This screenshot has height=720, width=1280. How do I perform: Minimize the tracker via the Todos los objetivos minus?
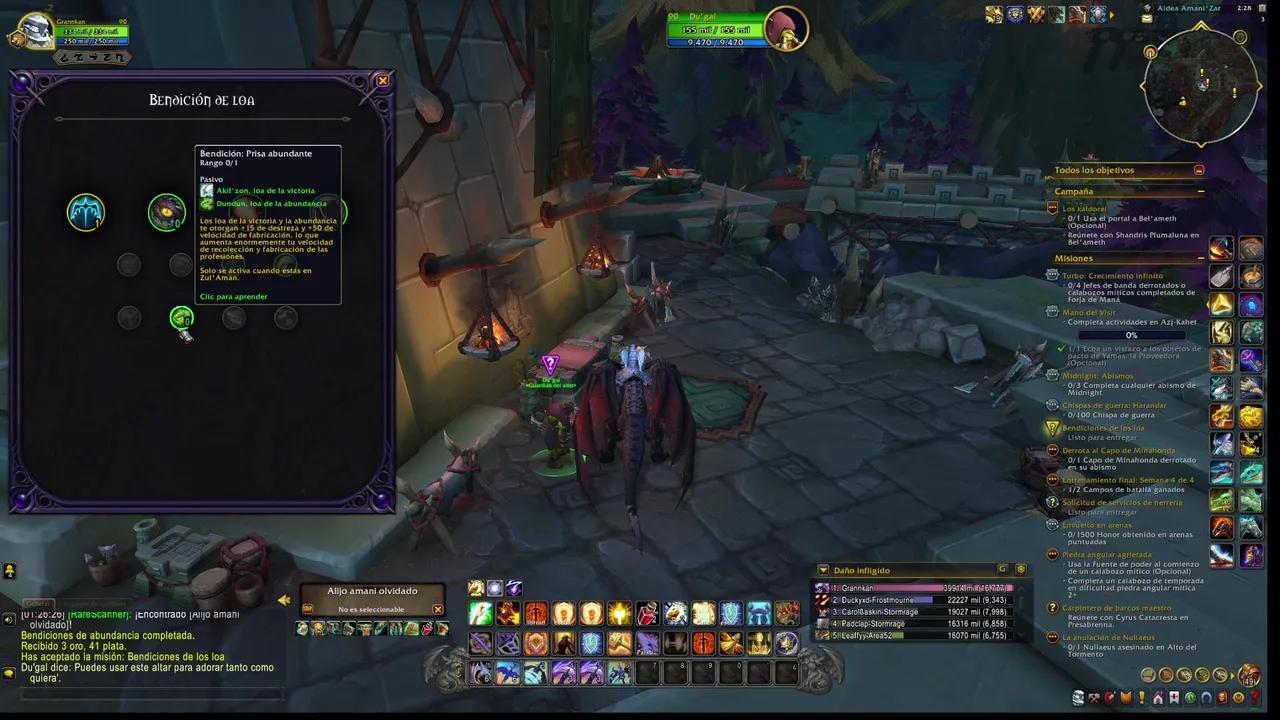click(x=1199, y=170)
